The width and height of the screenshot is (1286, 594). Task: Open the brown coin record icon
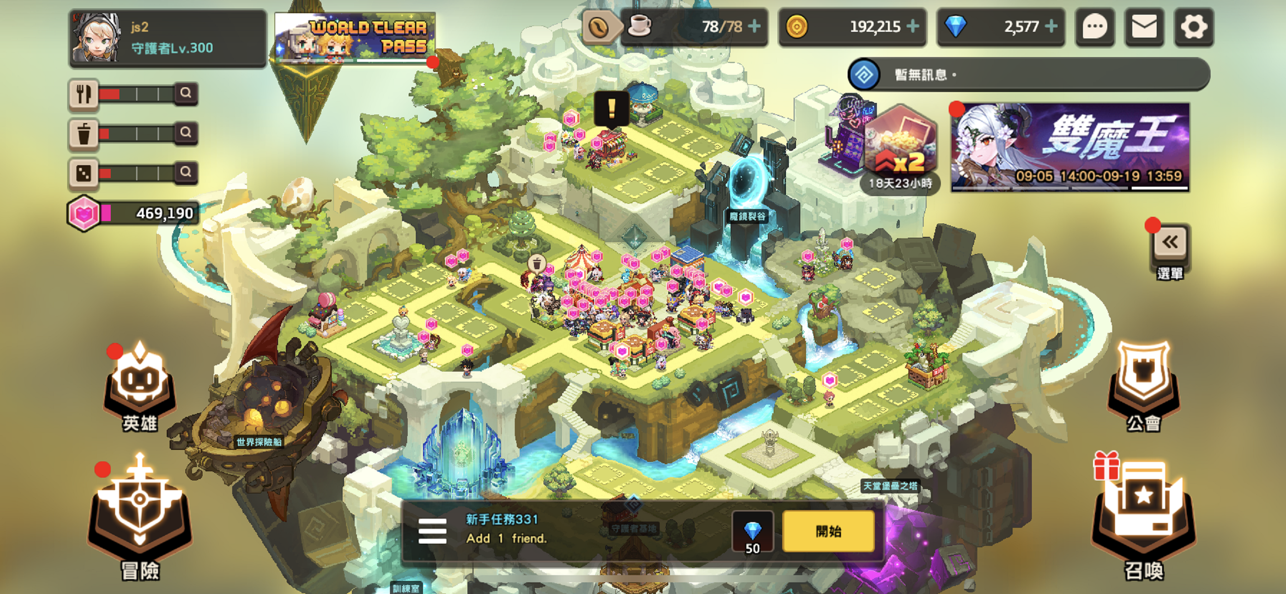[599, 27]
